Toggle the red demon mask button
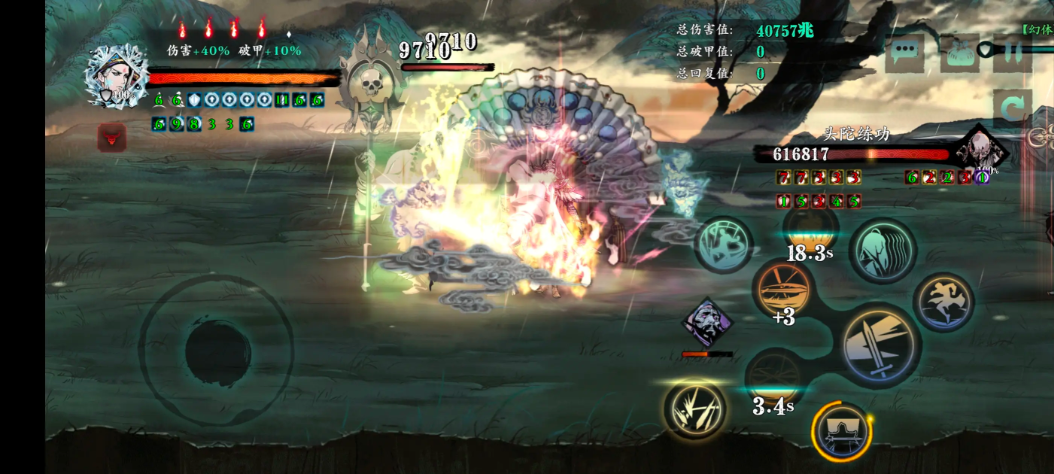This screenshot has width=1054, height=474. 111,138
